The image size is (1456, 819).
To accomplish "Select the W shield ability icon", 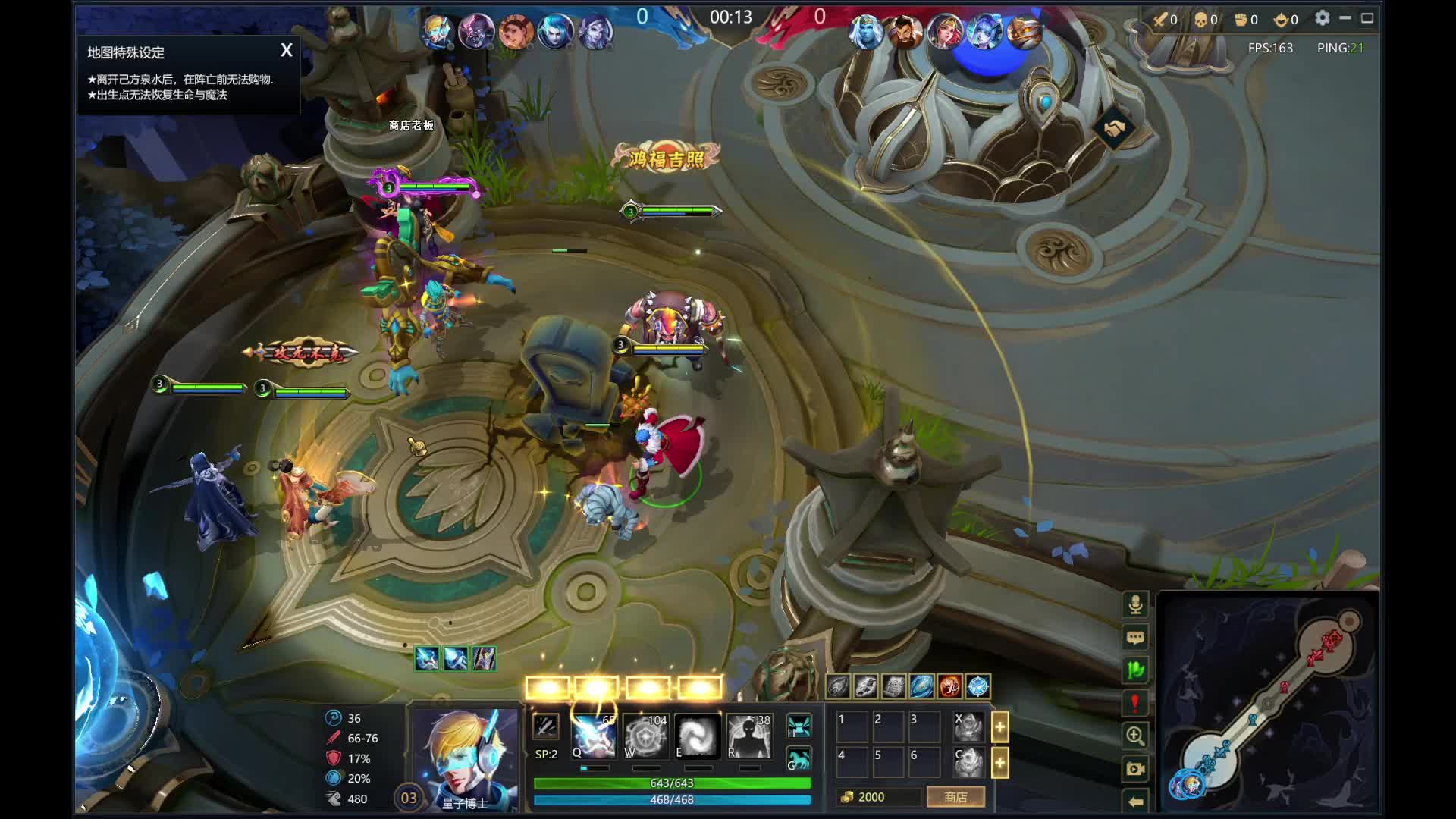I will click(645, 735).
